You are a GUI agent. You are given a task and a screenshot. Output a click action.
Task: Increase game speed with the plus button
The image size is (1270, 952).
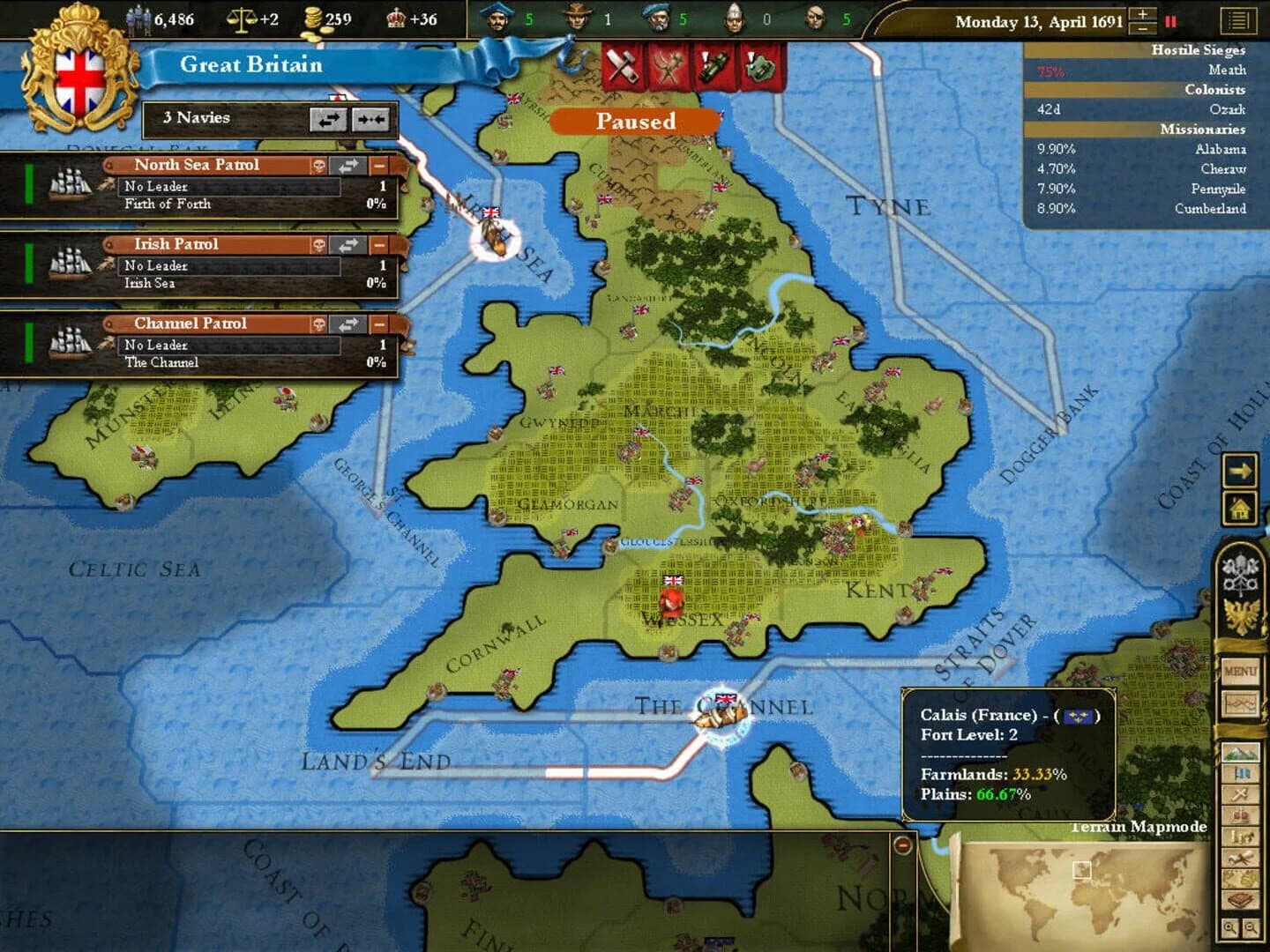(x=1142, y=12)
